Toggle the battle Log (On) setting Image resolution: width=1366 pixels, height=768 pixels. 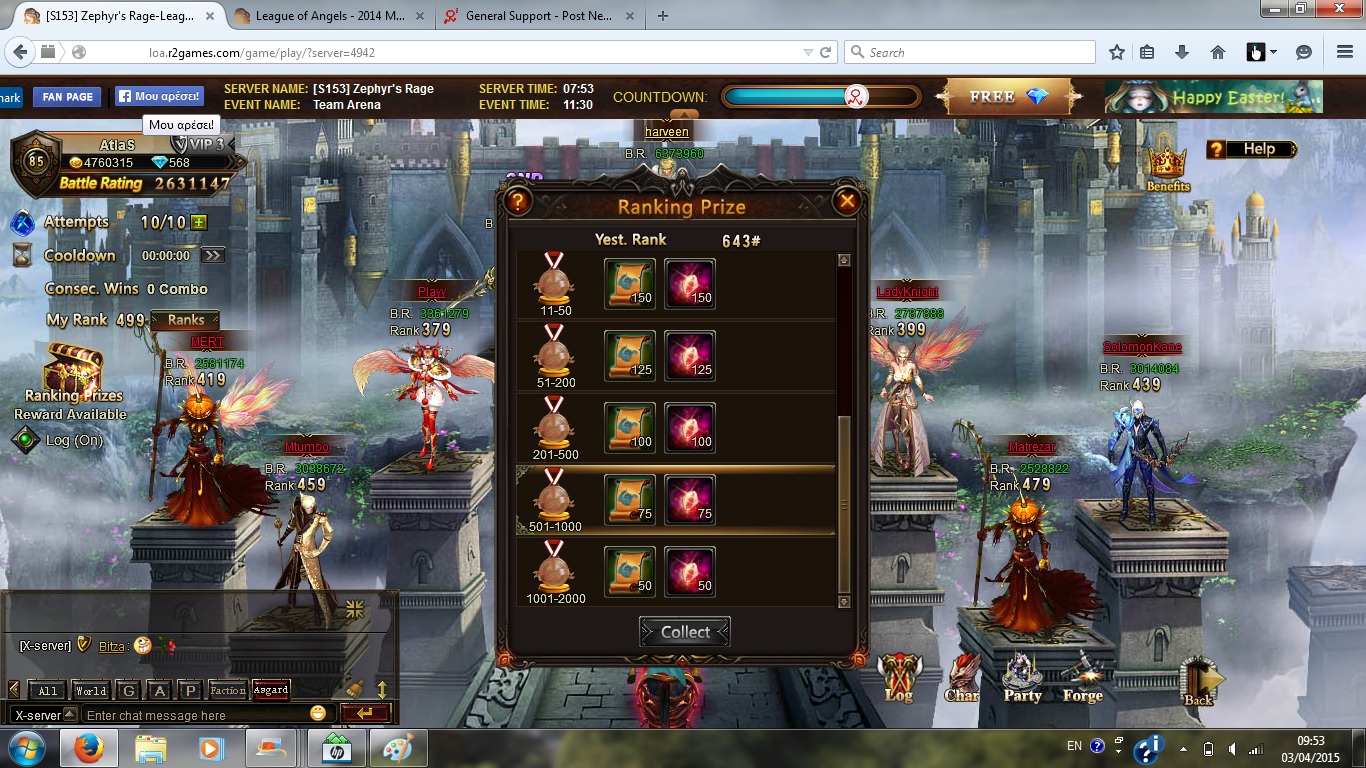(58, 440)
